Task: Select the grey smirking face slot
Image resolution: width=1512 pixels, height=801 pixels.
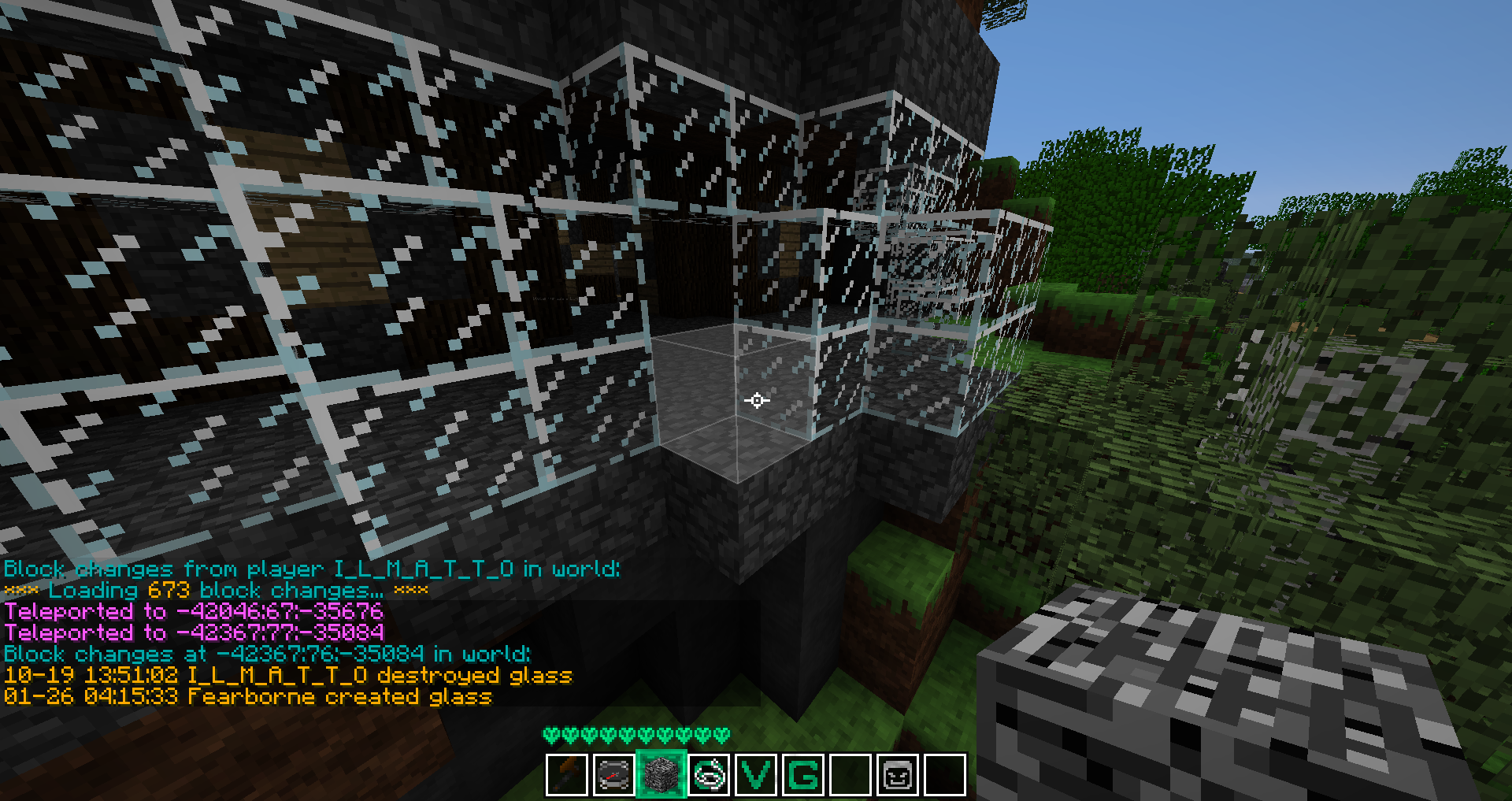Action: (x=898, y=775)
